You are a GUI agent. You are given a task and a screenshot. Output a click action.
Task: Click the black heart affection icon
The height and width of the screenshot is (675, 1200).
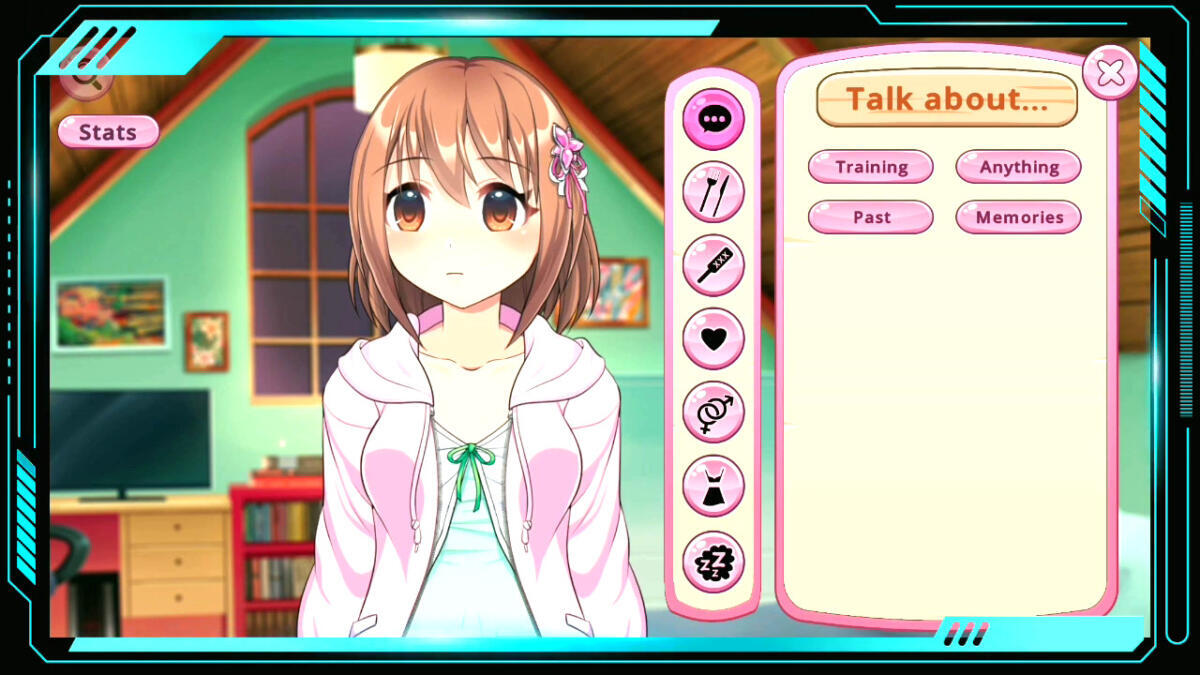point(713,338)
